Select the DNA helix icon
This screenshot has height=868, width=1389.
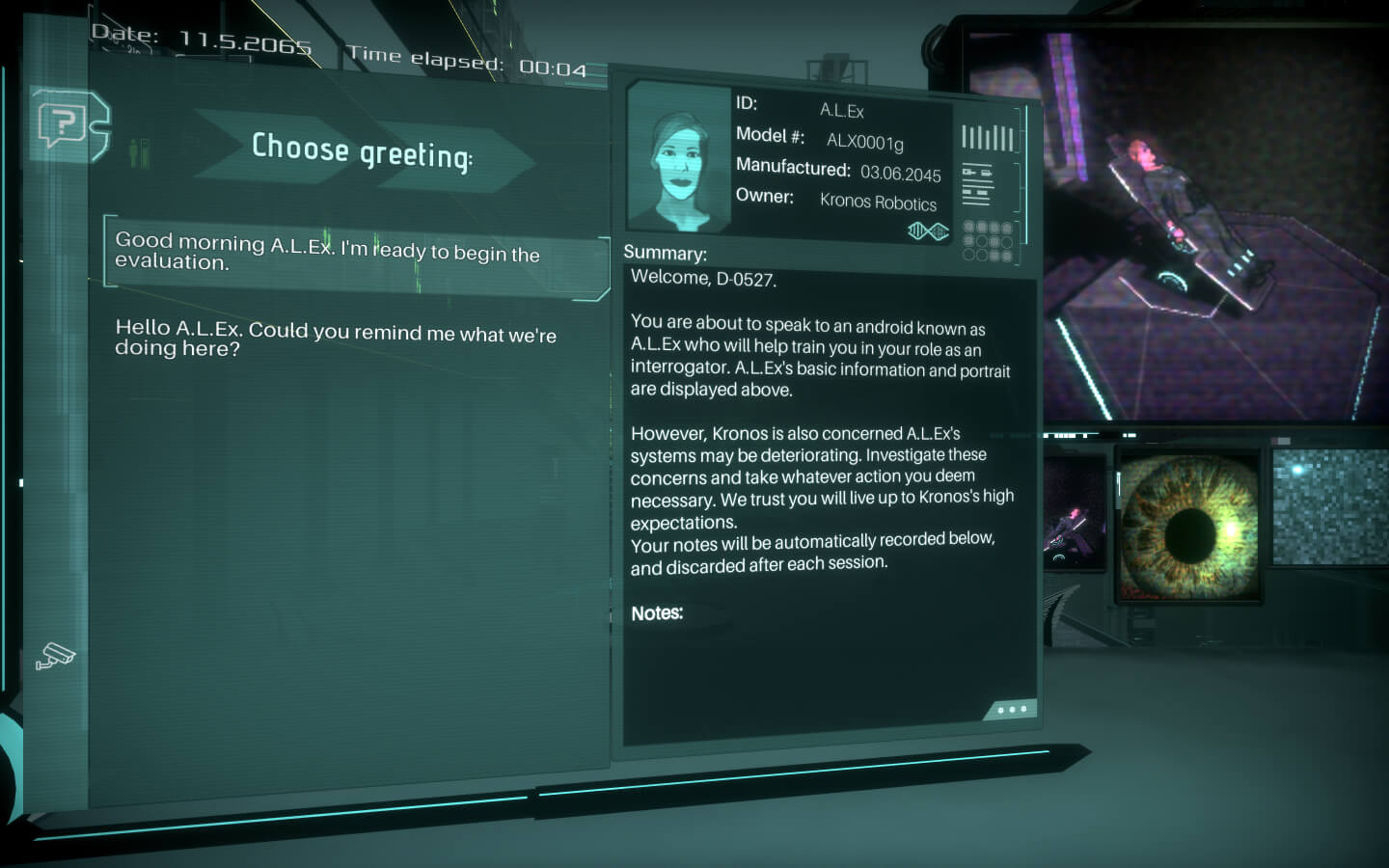coord(928,231)
